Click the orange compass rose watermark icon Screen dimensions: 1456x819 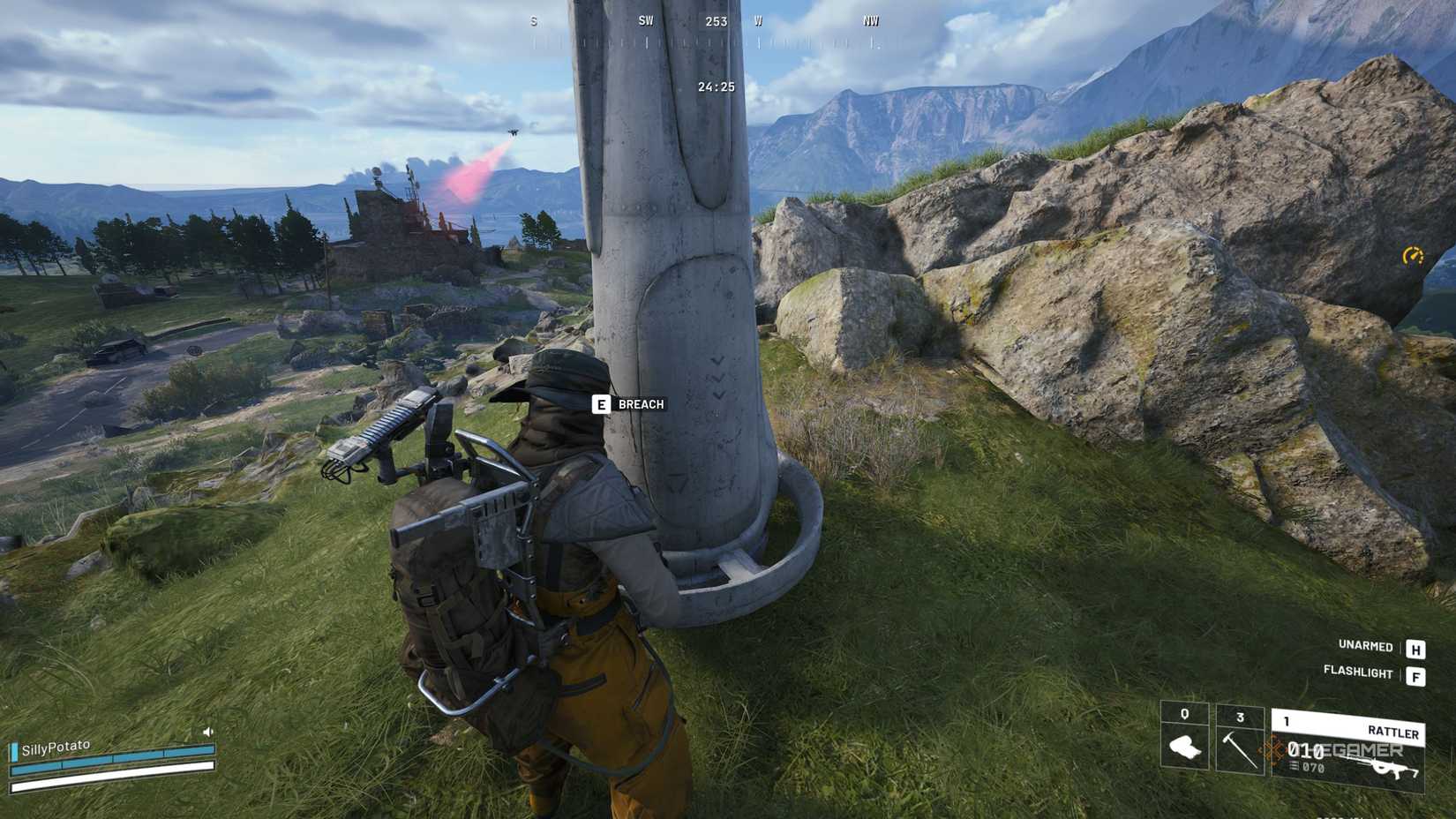click(1271, 750)
